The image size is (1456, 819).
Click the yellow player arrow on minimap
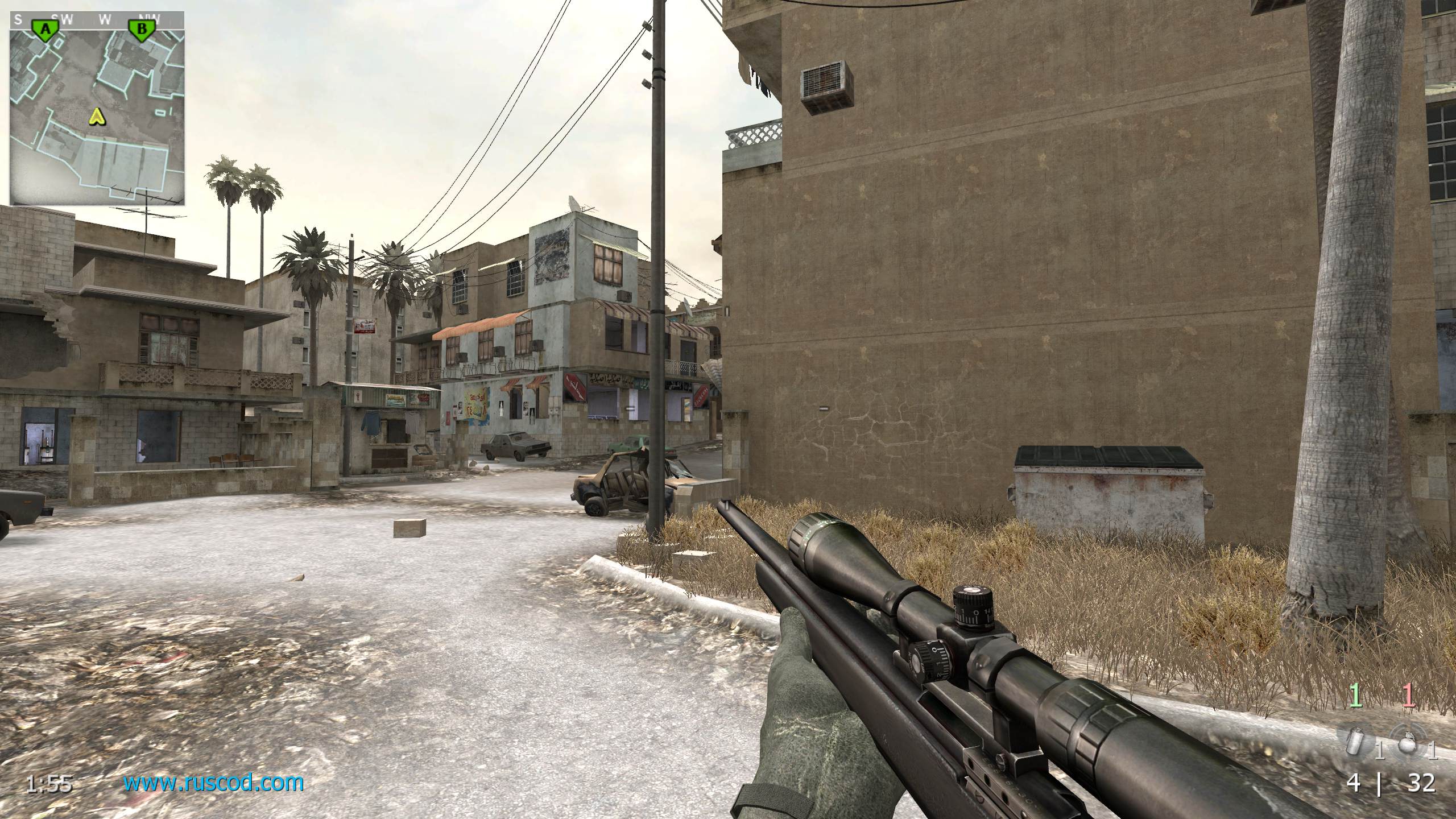coord(98,117)
